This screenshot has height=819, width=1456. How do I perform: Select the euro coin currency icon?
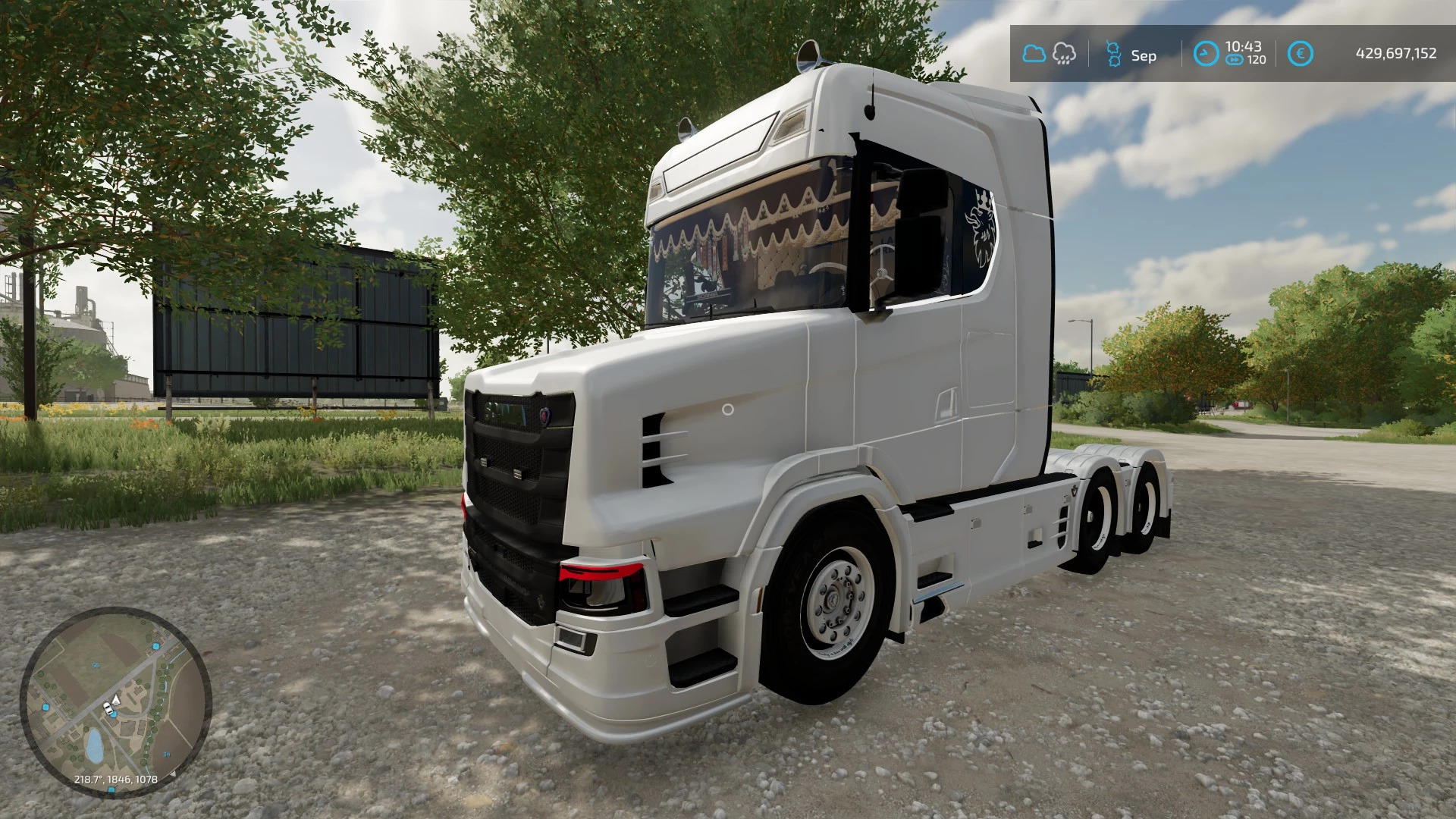tap(1301, 53)
